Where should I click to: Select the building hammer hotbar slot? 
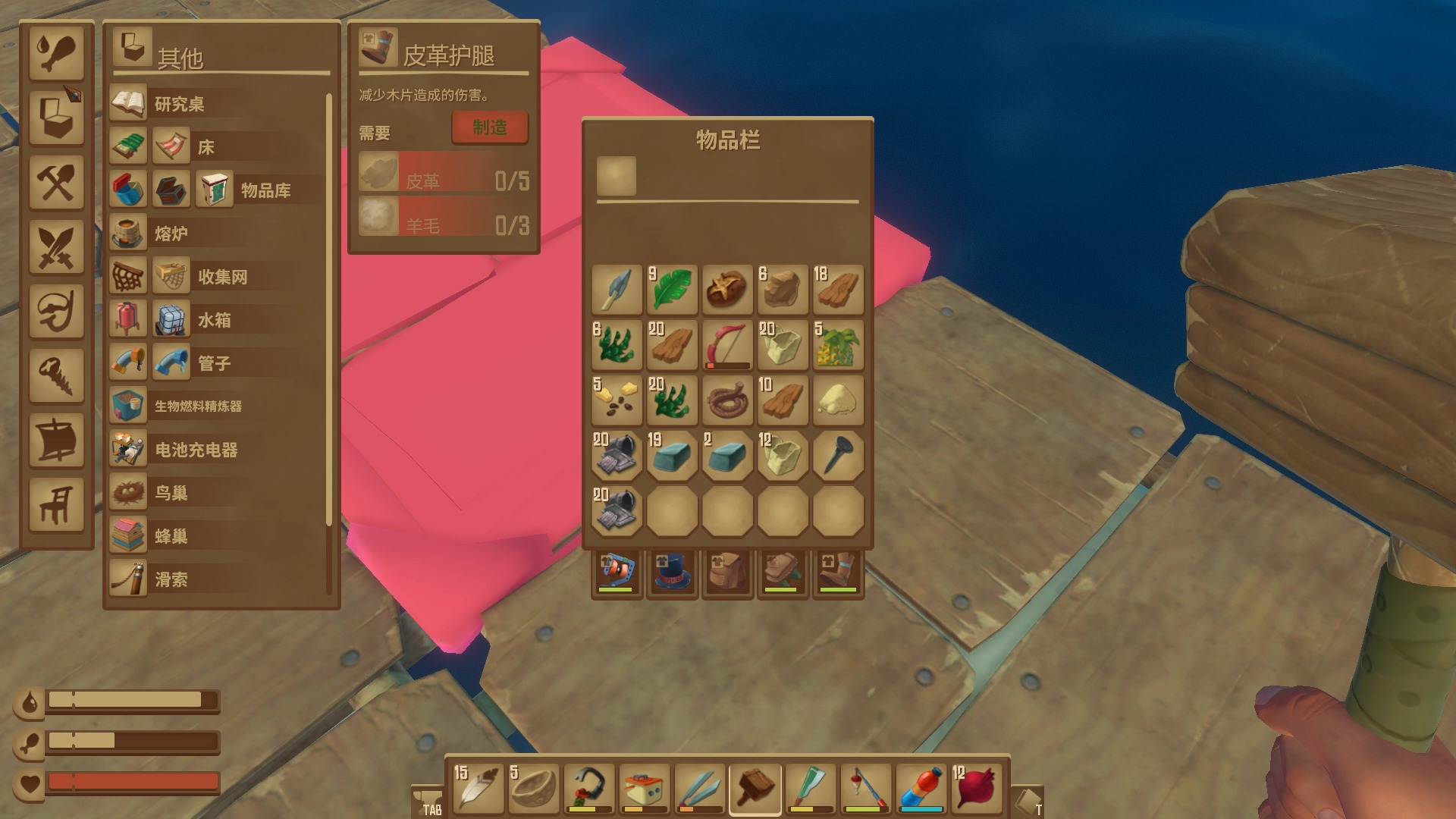coord(755,787)
